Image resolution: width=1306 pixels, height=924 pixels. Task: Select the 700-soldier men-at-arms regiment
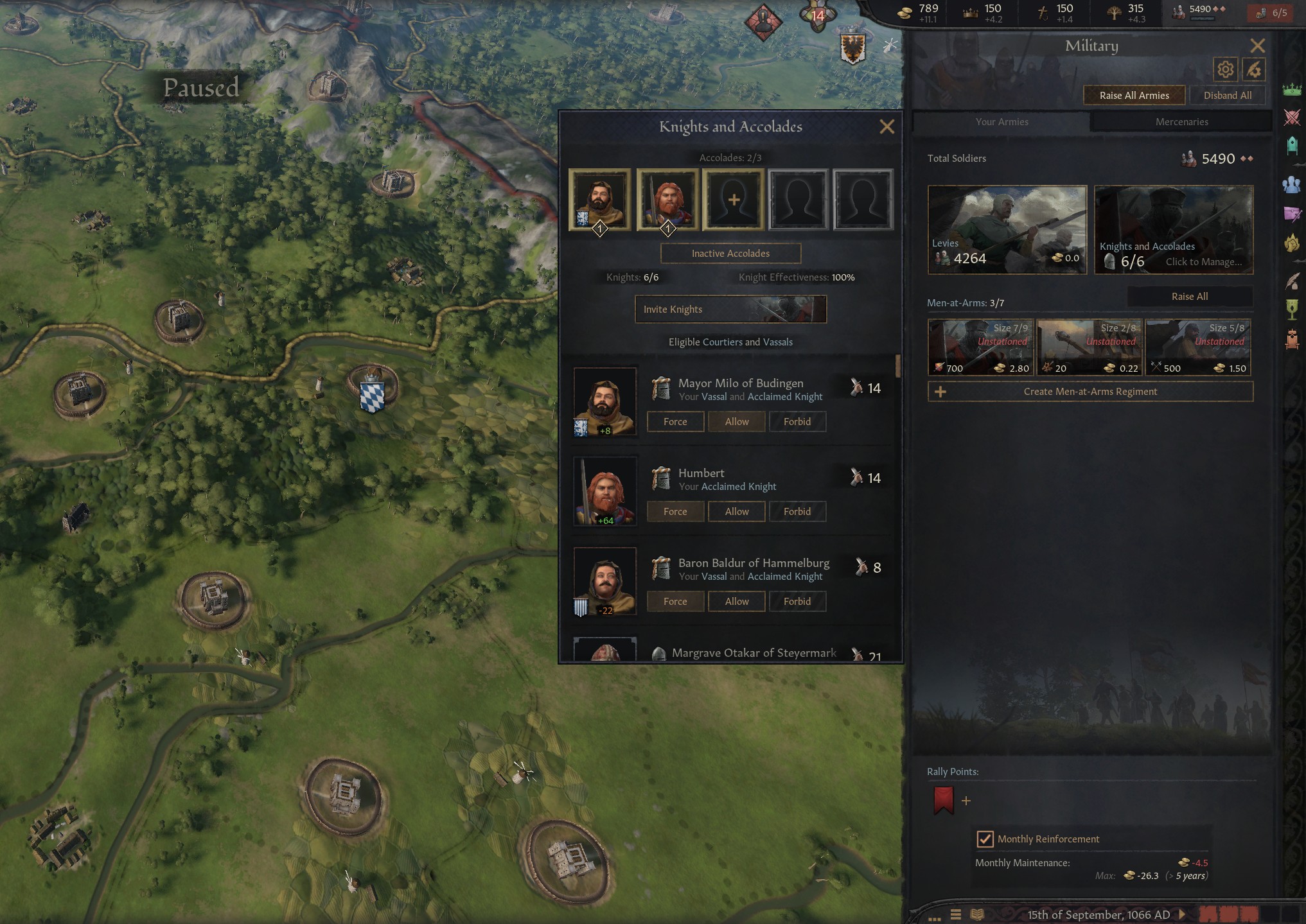click(x=980, y=347)
